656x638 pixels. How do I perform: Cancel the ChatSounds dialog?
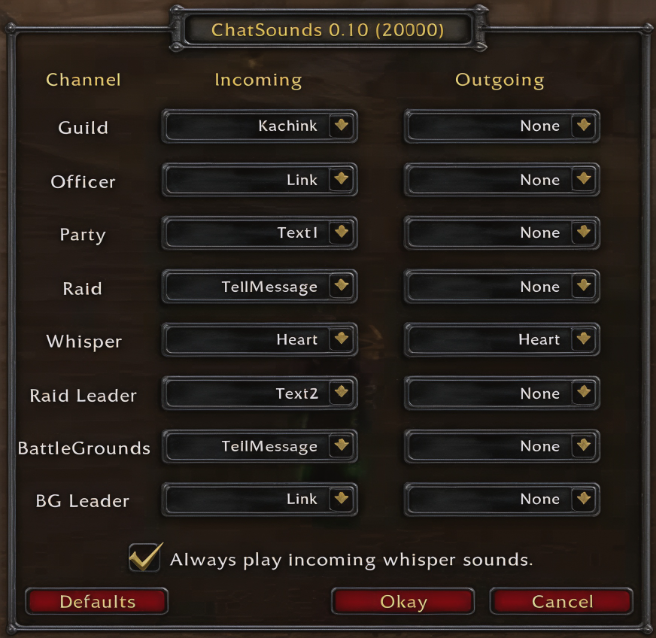562,602
